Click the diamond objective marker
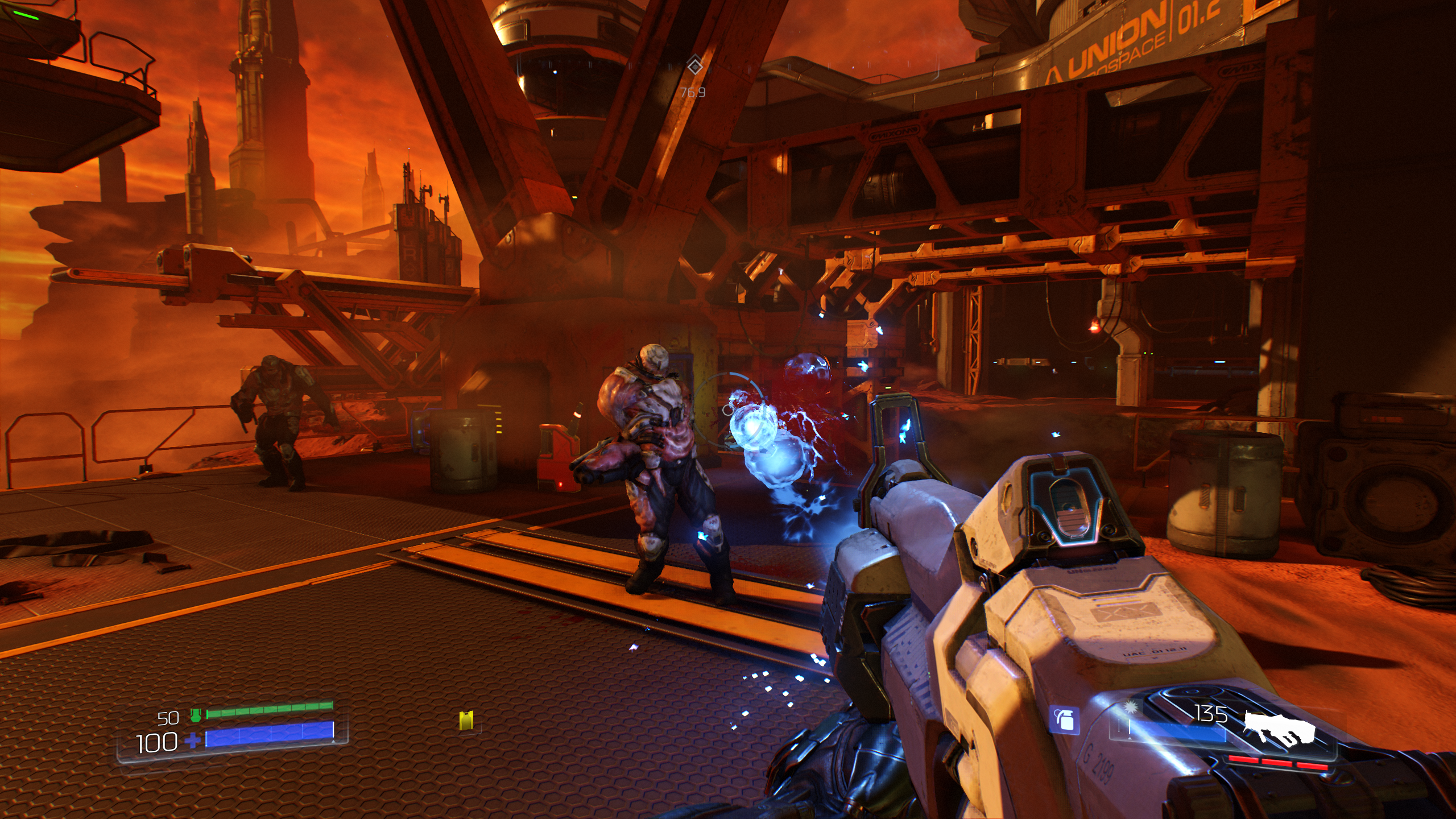The width and height of the screenshot is (1456, 819). coord(694,67)
